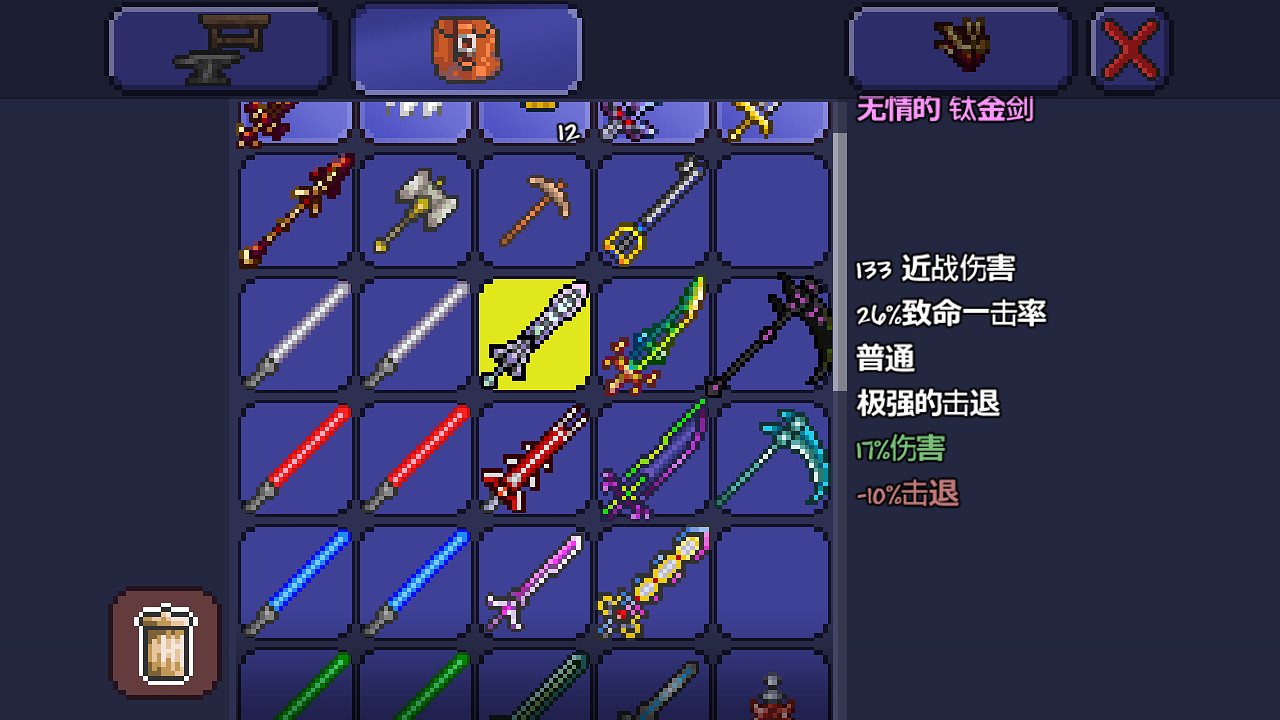Select the white phaseblade below the spear
Viewport: 1280px width, 720px height.
click(294, 332)
